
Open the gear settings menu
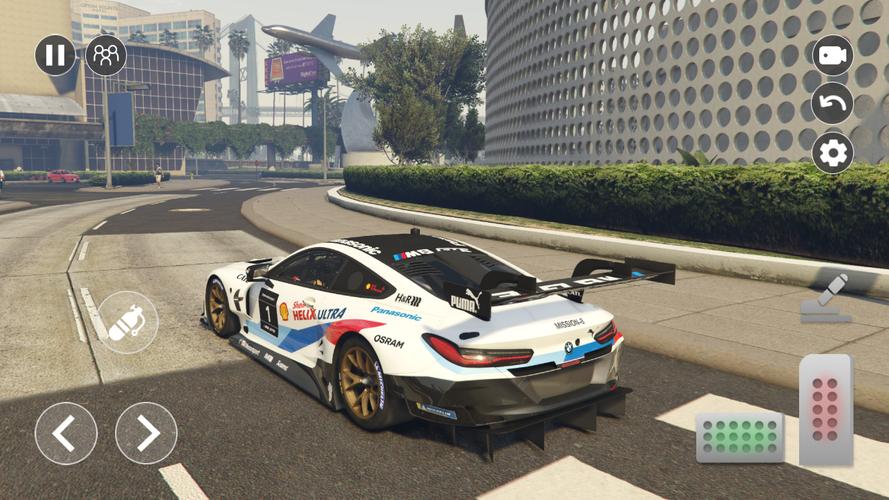pyautogui.click(x=832, y=153)
